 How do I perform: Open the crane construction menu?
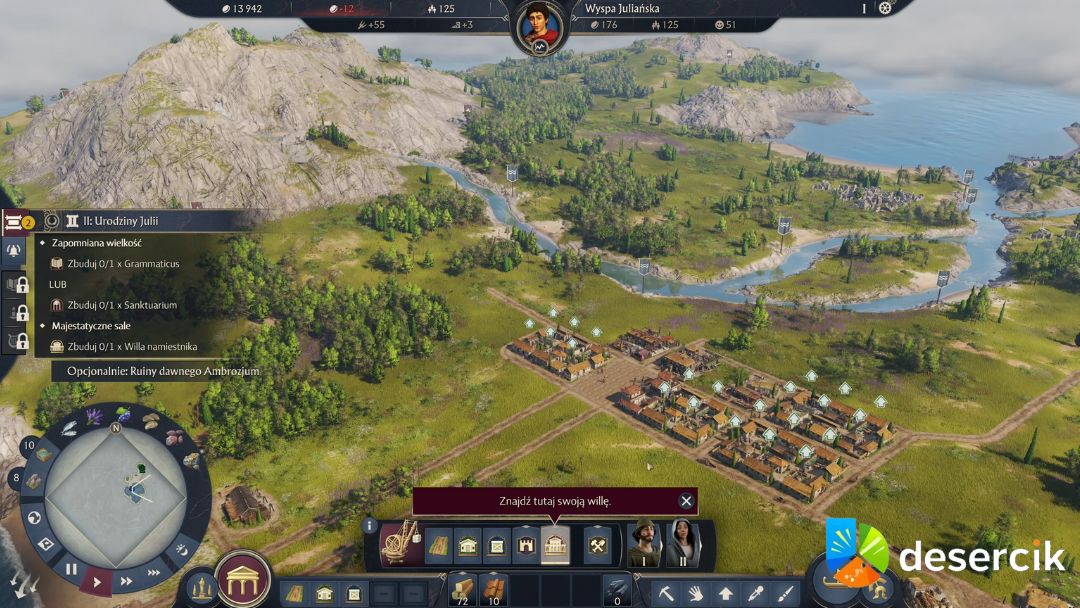(401, 544)
